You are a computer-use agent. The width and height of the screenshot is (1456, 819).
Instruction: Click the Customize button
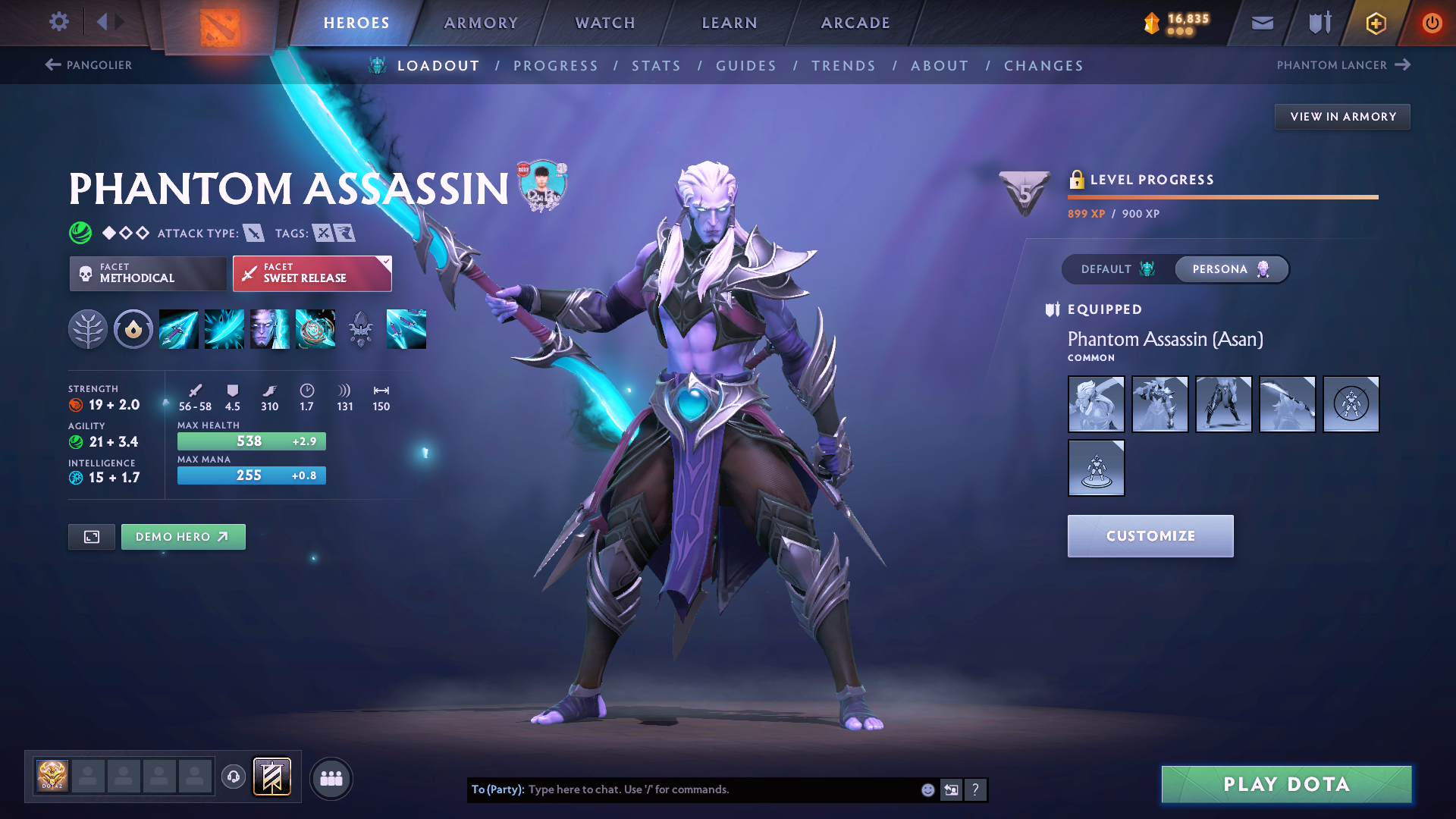[1150, 536]
